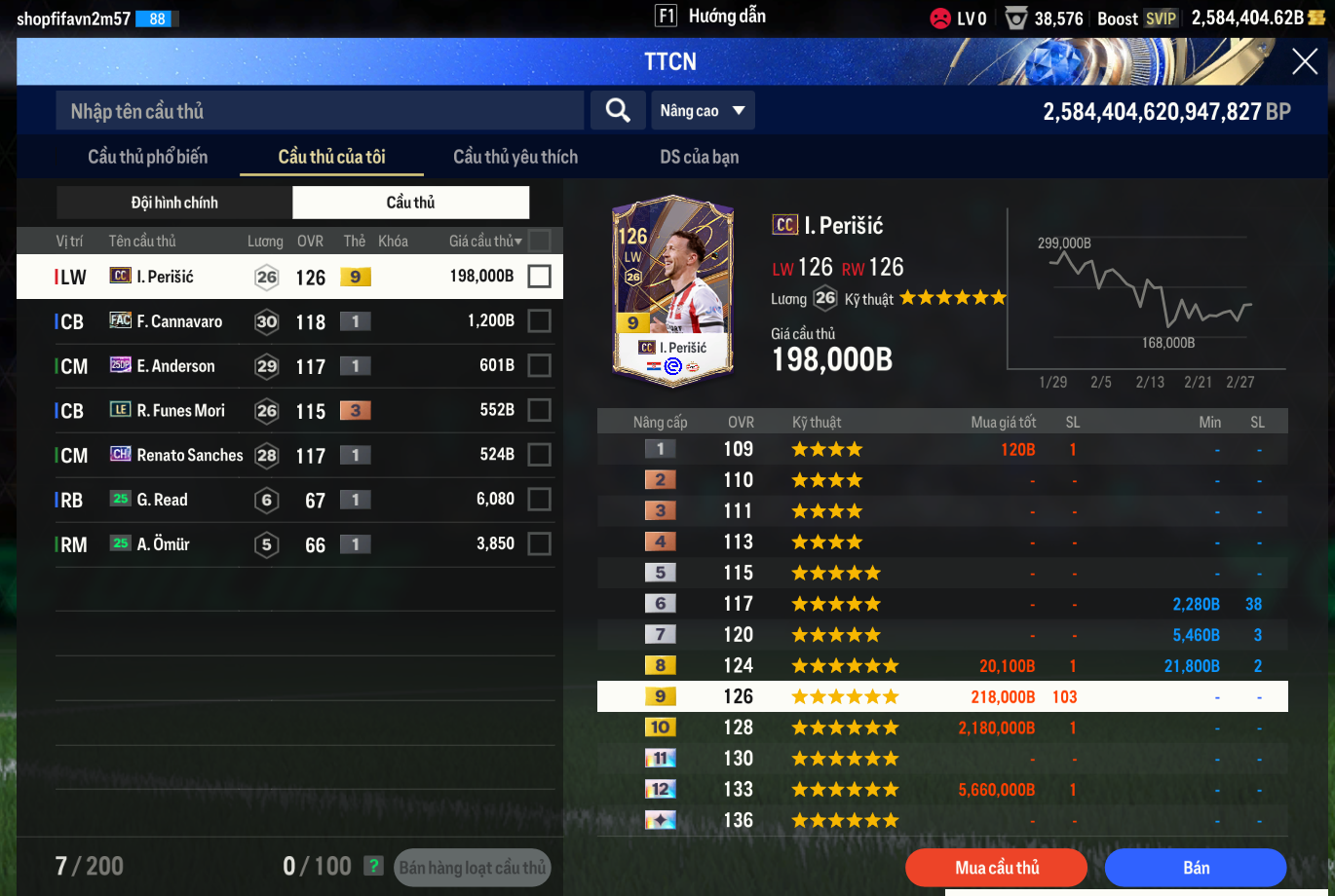Show the DS của bạn tab
The width and height of the screenshot is (1335, 896).
699,157
